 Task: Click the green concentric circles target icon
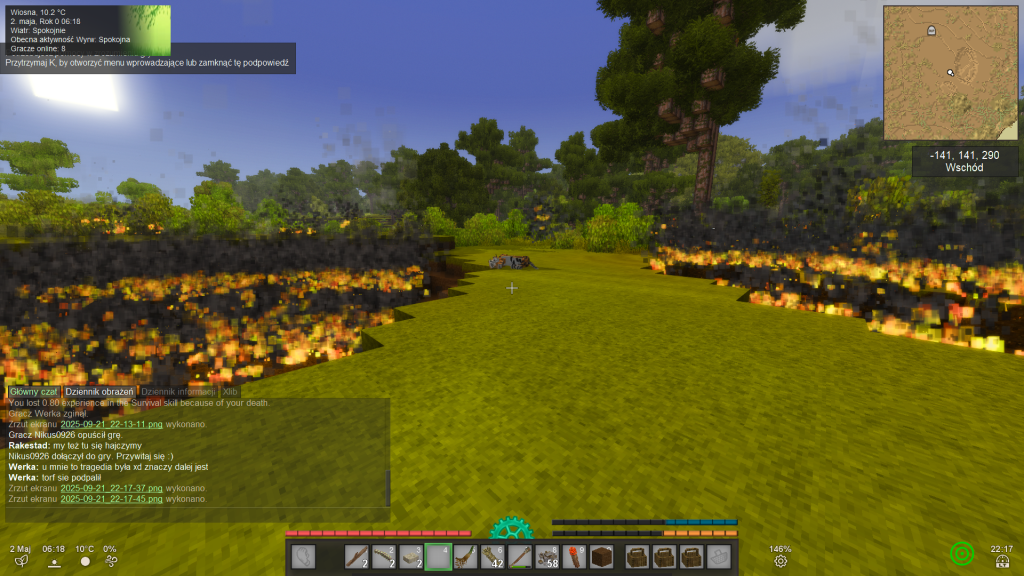[x=962, y=552]
